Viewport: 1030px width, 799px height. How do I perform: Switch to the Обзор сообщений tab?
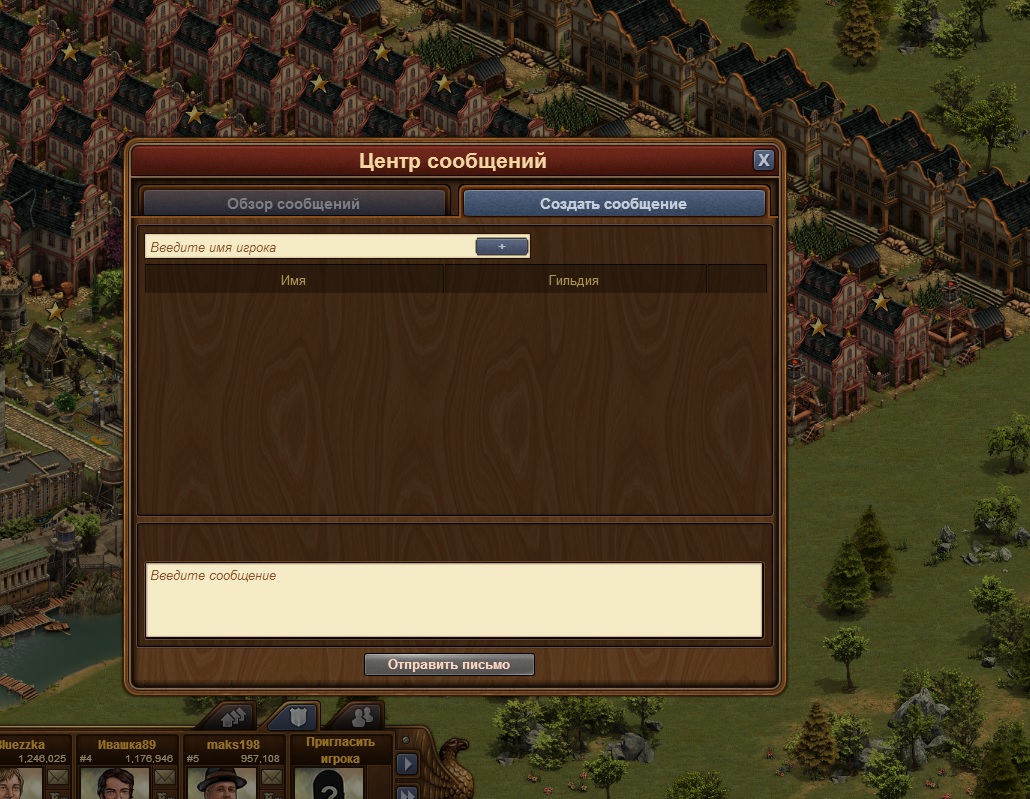(293, 203)
